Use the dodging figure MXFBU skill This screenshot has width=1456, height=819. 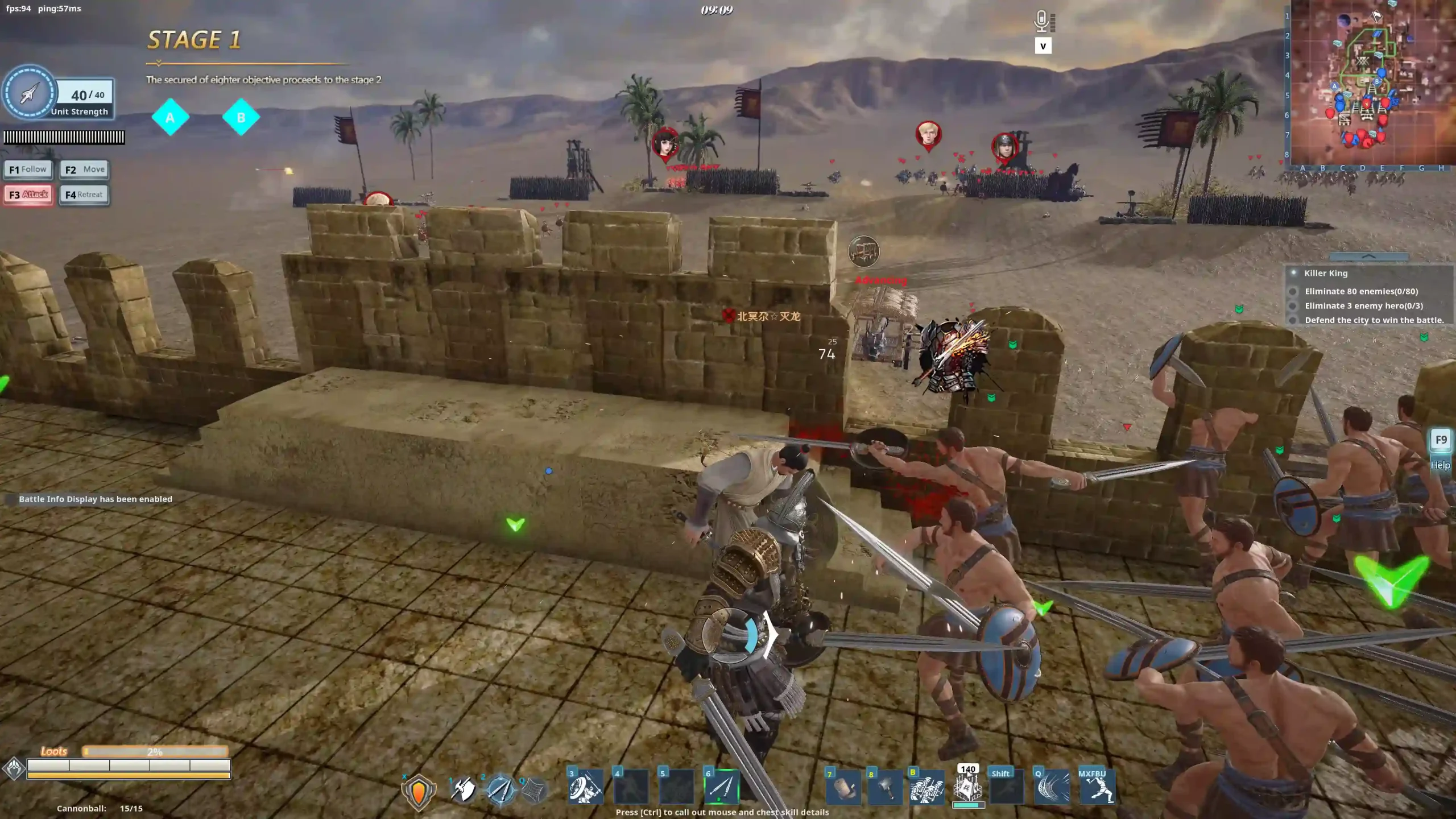pos(1097,789)
